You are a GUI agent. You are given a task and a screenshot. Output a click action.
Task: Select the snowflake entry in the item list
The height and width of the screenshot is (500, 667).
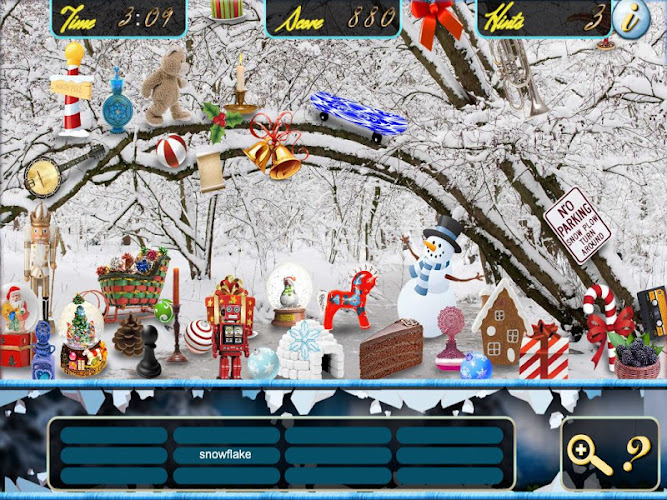[x=225, y=455]
